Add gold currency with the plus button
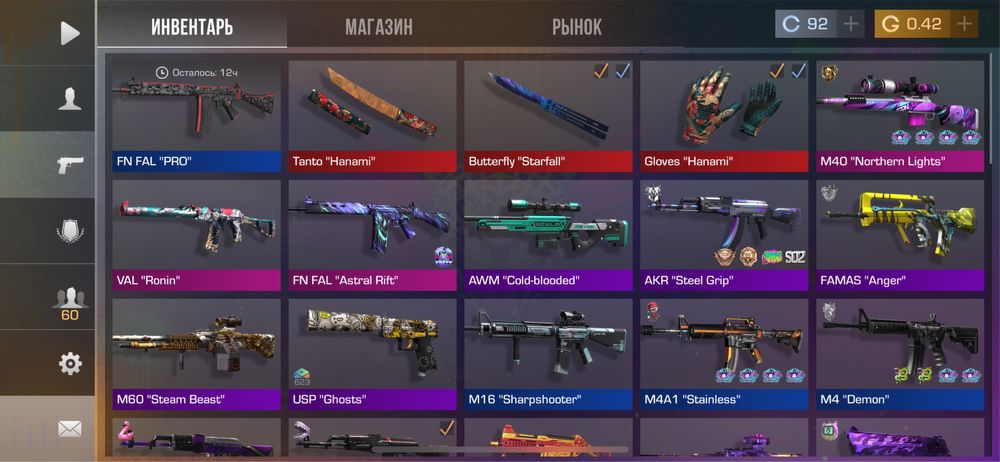The height and width of the screenshot is (462, 1000). (x=964, y=24)
